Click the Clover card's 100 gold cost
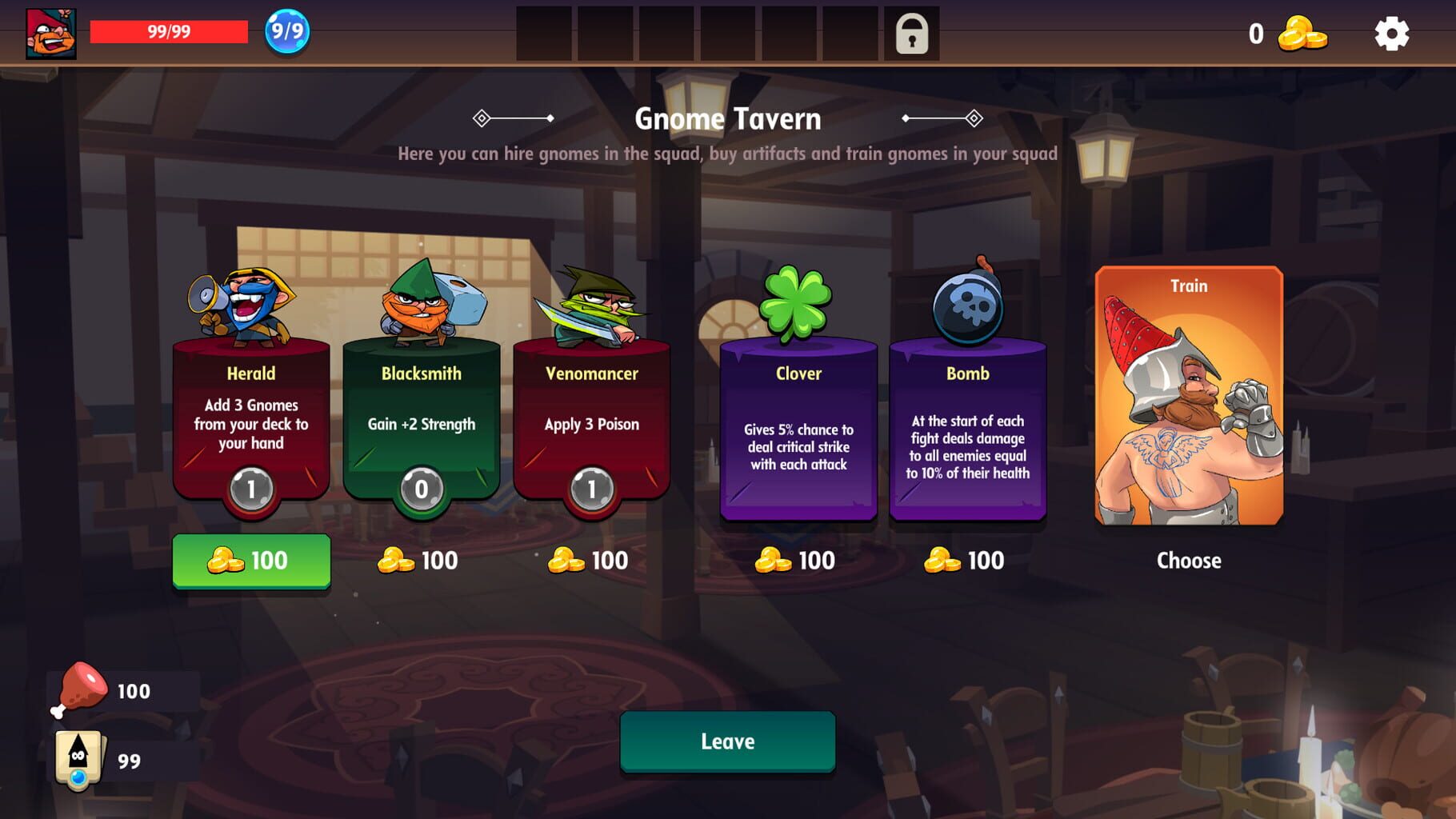The image size is (1456, 819). (797, 561)
